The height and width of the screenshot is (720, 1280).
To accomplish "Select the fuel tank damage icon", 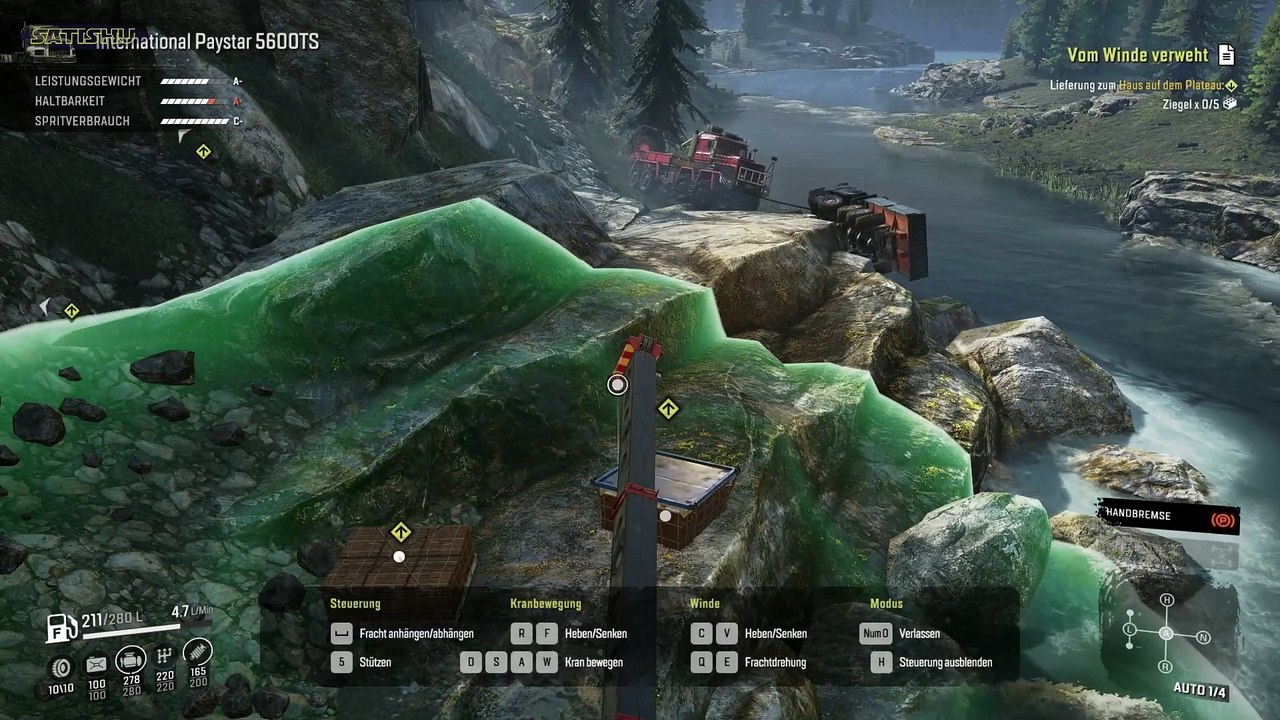I will [x=96, y=664].
